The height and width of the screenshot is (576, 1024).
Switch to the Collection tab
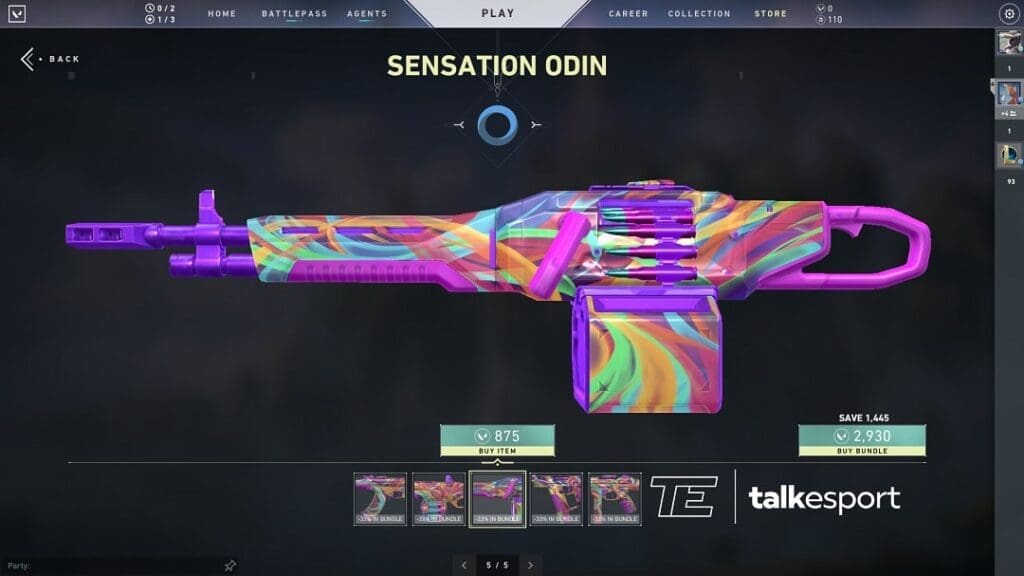[699, 14]
